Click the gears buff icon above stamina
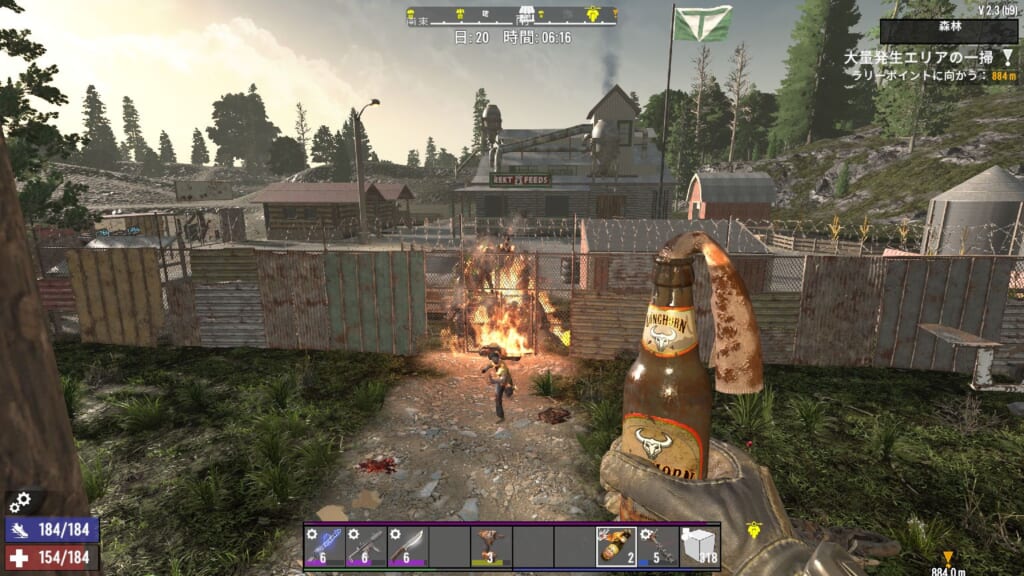 (20, 501)
